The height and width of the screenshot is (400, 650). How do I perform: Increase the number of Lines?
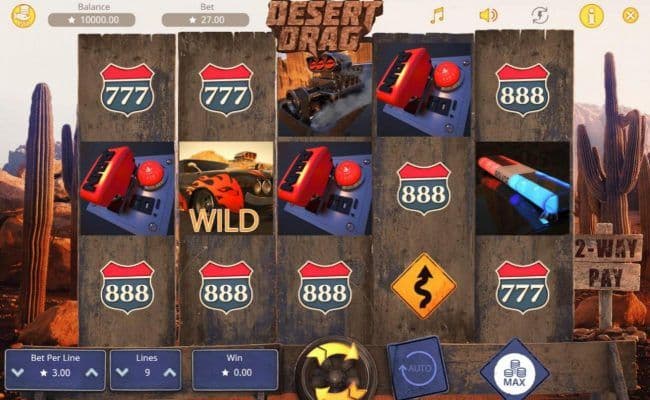(169, 374)
